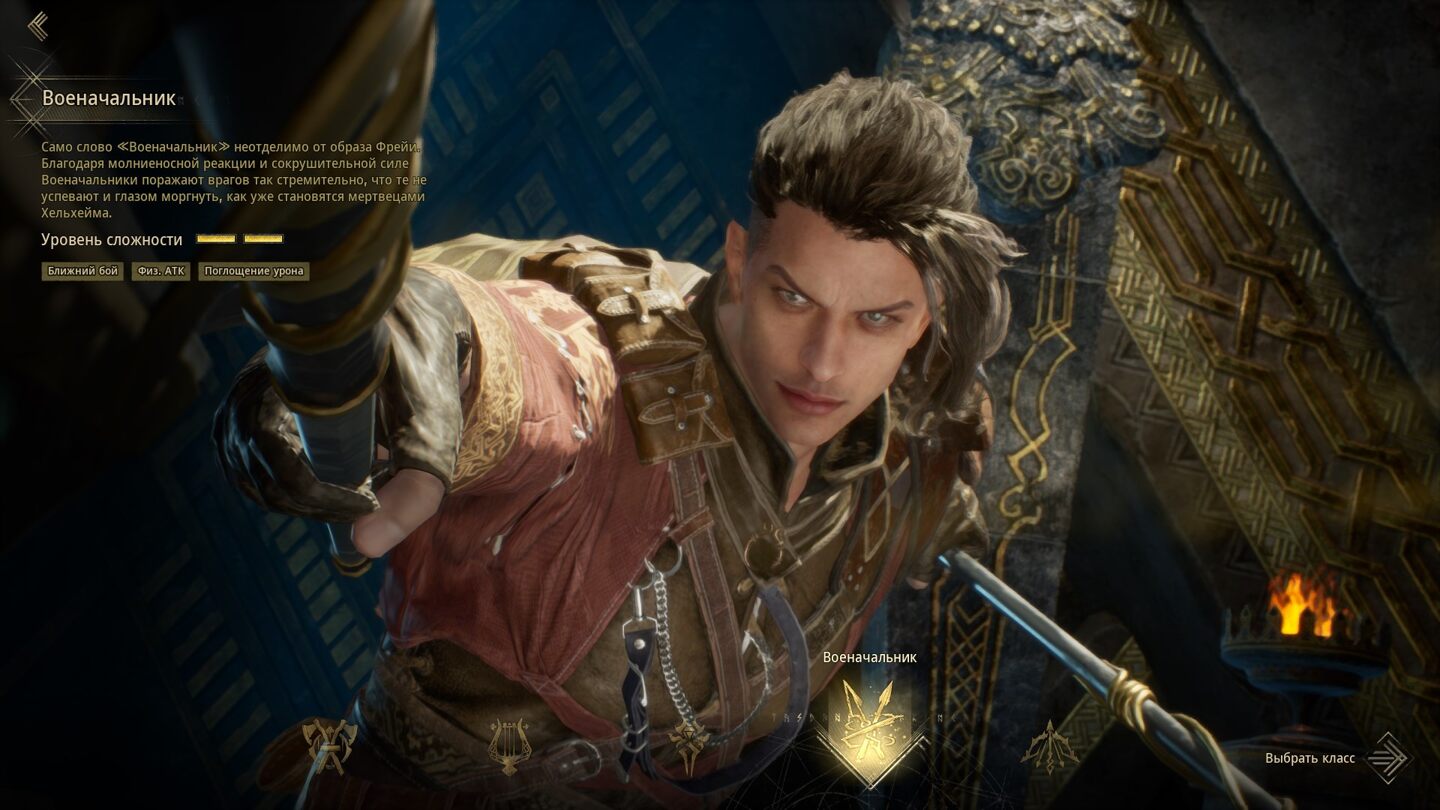Select the highlighted Военачальник crossed spears icon
Screen dimensions: 1440x810
(x=869, y=732)
